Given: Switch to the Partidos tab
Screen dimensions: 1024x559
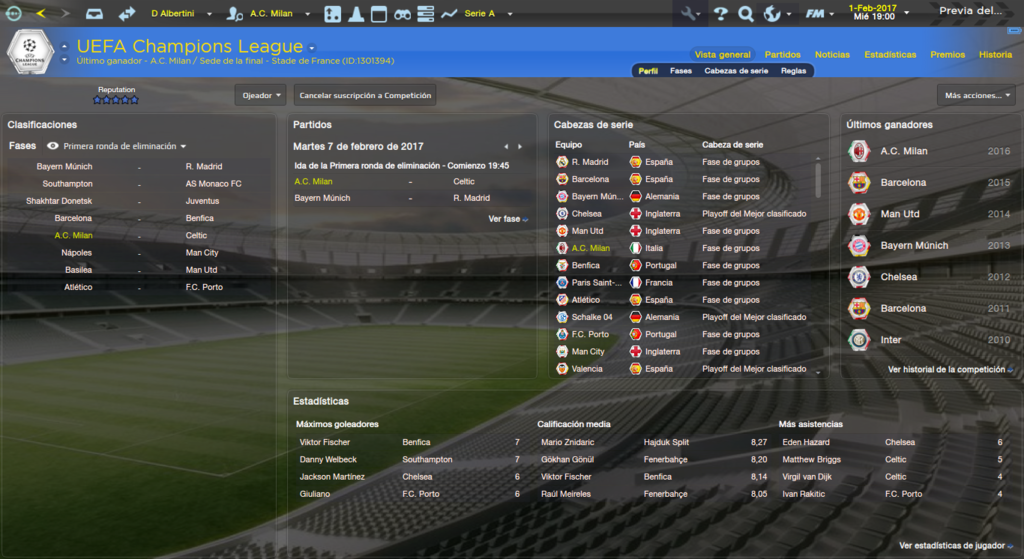Looking at the screenshot, I should tap(782, 54).
